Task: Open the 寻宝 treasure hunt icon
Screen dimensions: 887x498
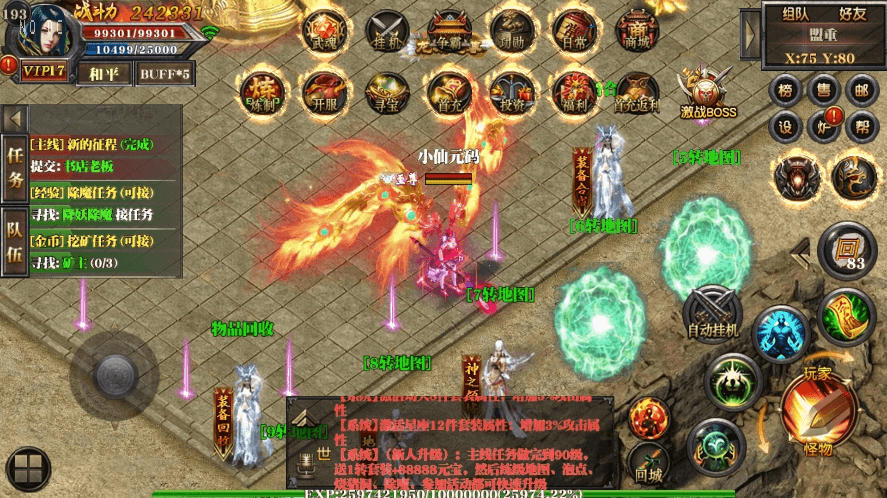Action: [386, 92]
